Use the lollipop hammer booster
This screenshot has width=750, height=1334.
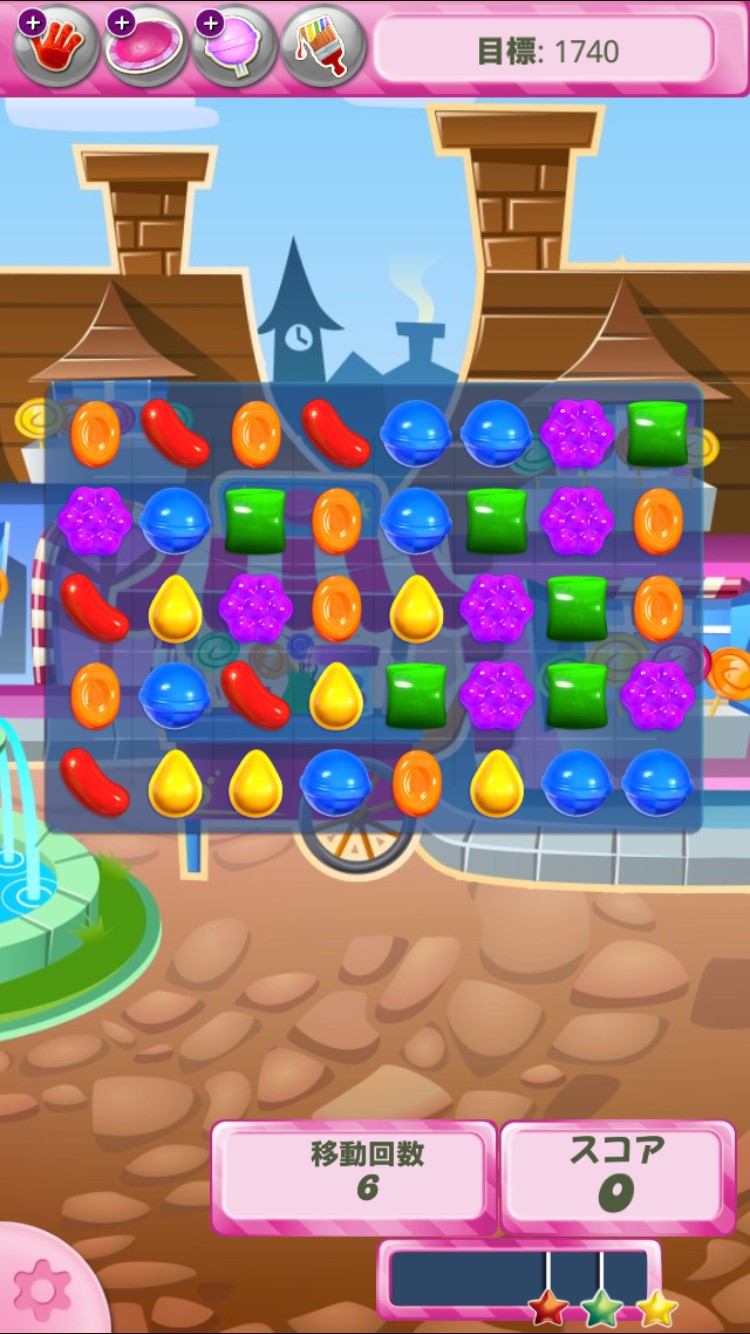click(x=234, y=46)
